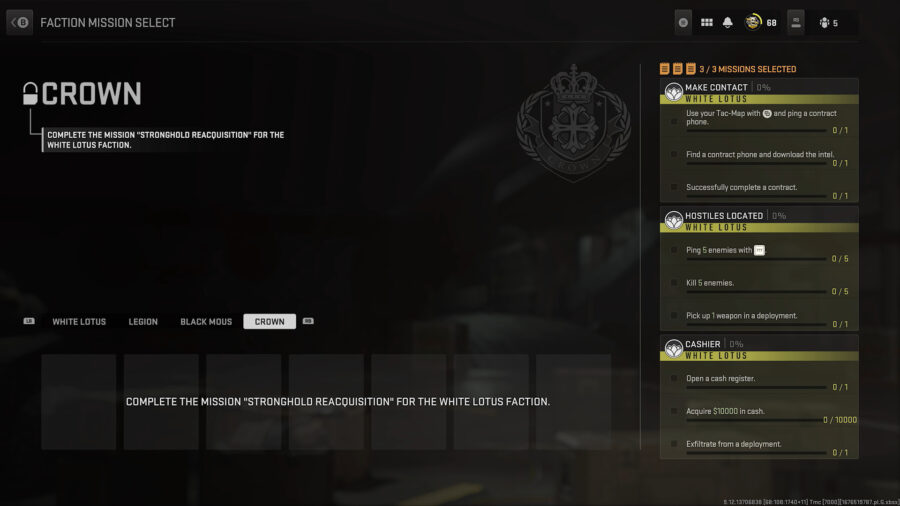
Task: Open the social party icon
Action: click(x=824, y=22)
